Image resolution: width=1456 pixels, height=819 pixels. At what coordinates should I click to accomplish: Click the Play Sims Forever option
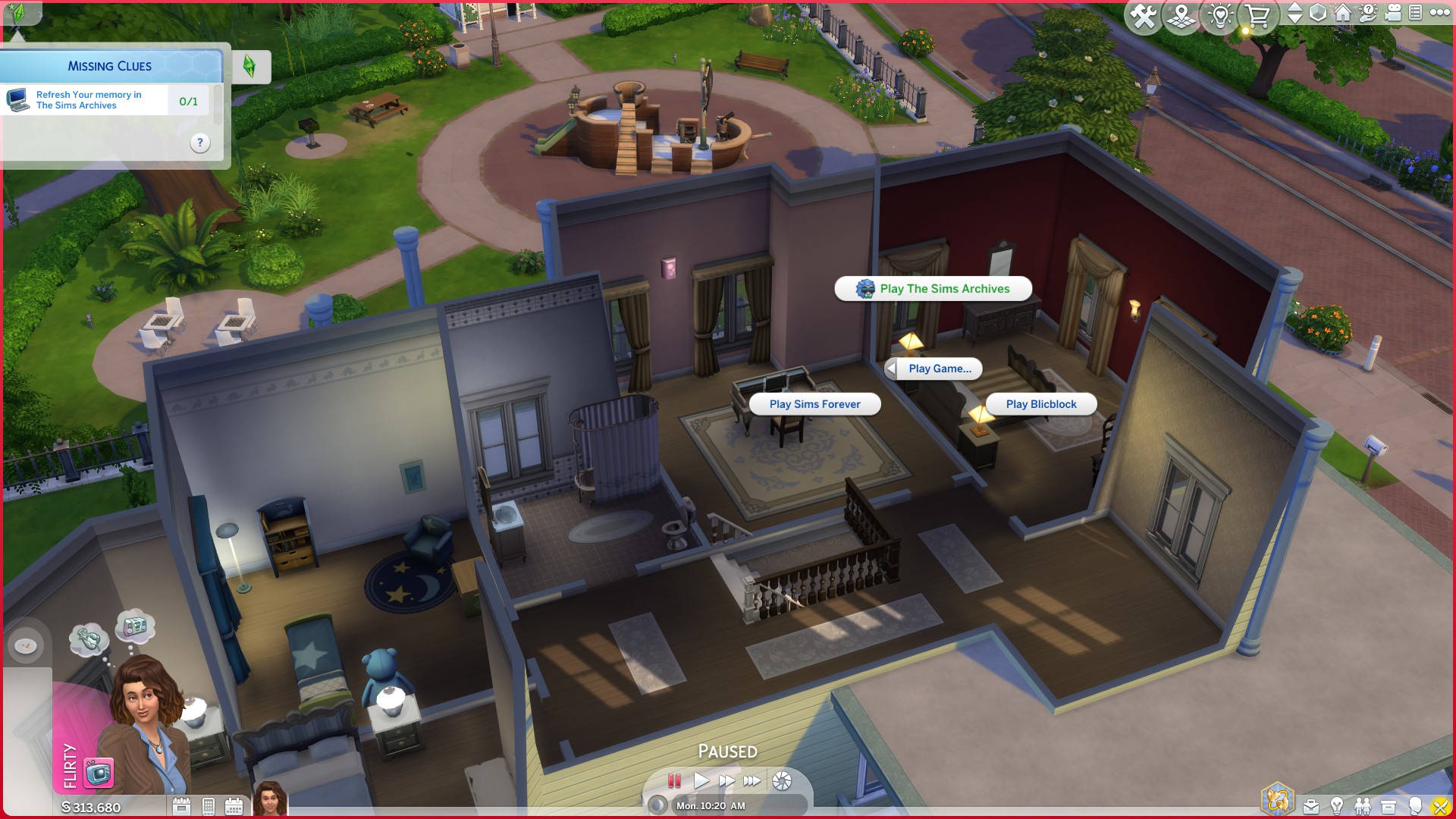(x=814, y=404)
